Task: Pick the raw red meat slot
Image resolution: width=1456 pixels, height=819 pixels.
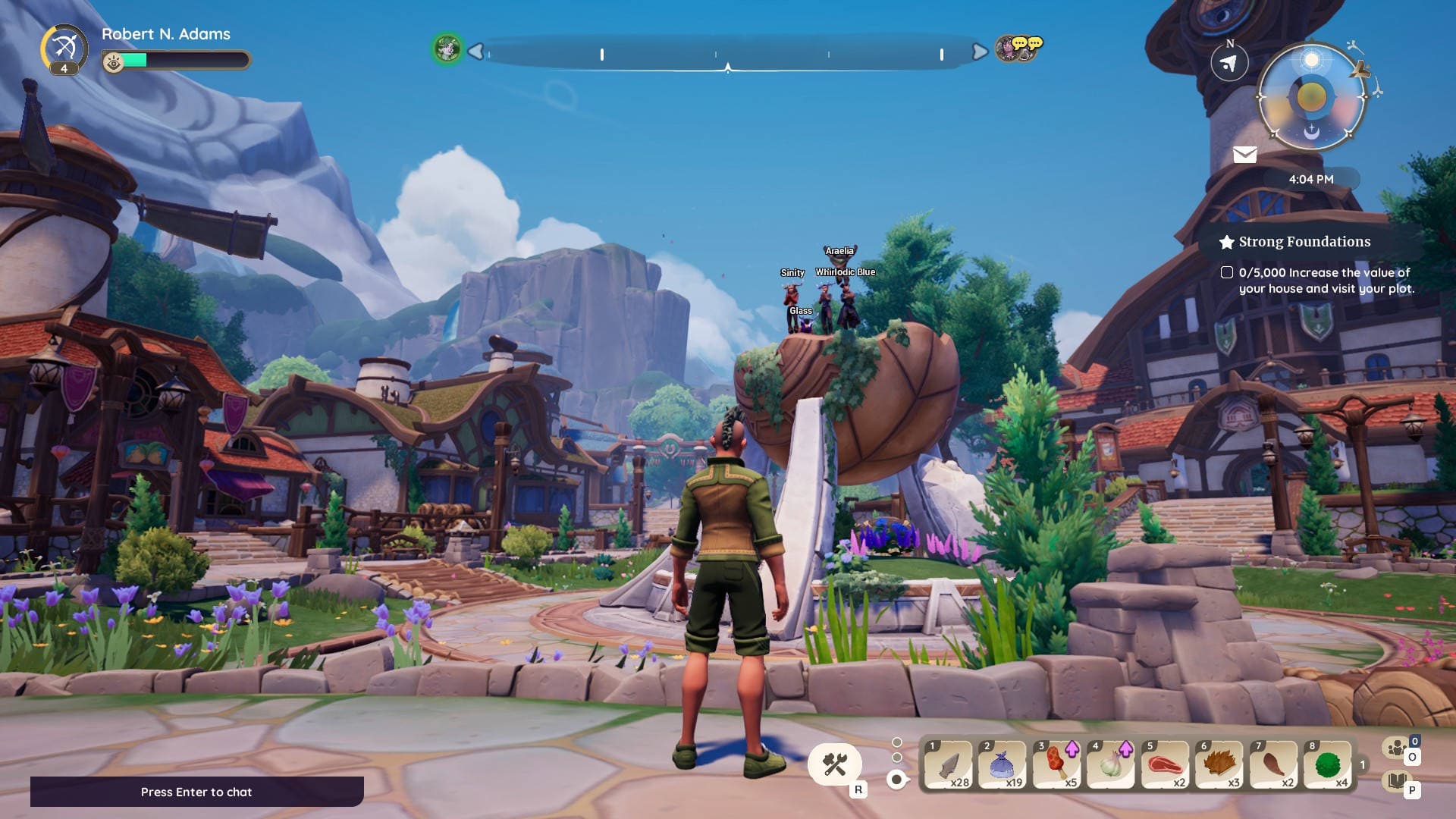Action: tap(1165, 766)
